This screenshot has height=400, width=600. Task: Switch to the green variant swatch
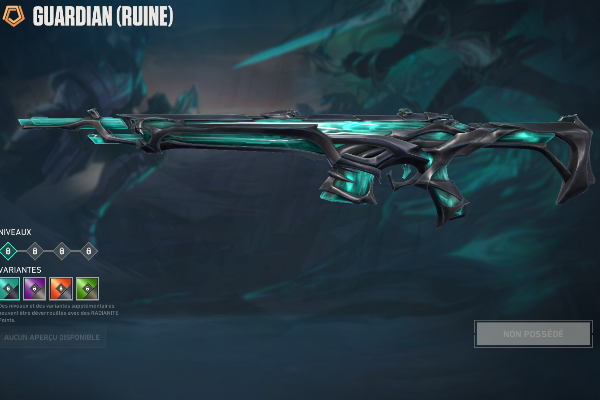tap(88, 289)
